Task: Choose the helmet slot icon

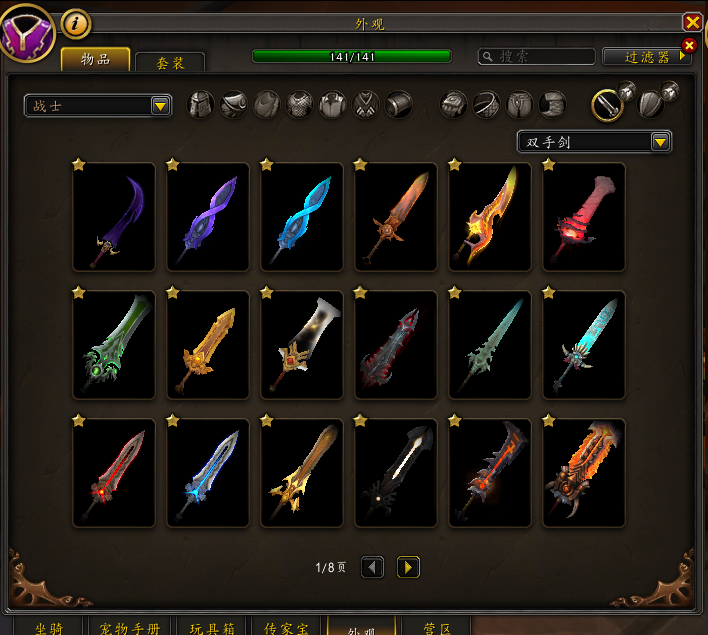Action: click(x=202, y=104)
